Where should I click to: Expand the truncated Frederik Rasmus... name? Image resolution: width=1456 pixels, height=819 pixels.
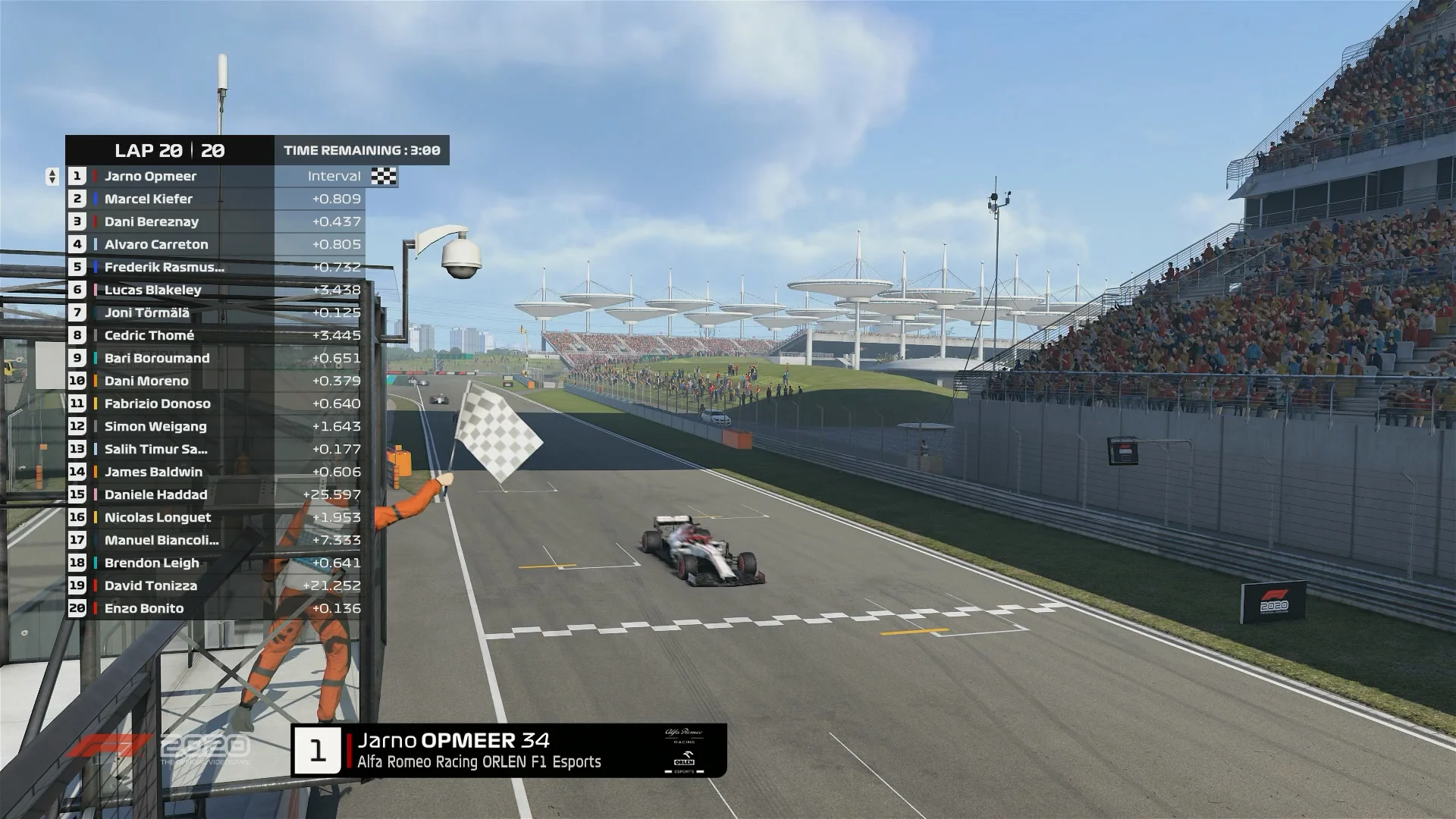click(x=163, y=267)
